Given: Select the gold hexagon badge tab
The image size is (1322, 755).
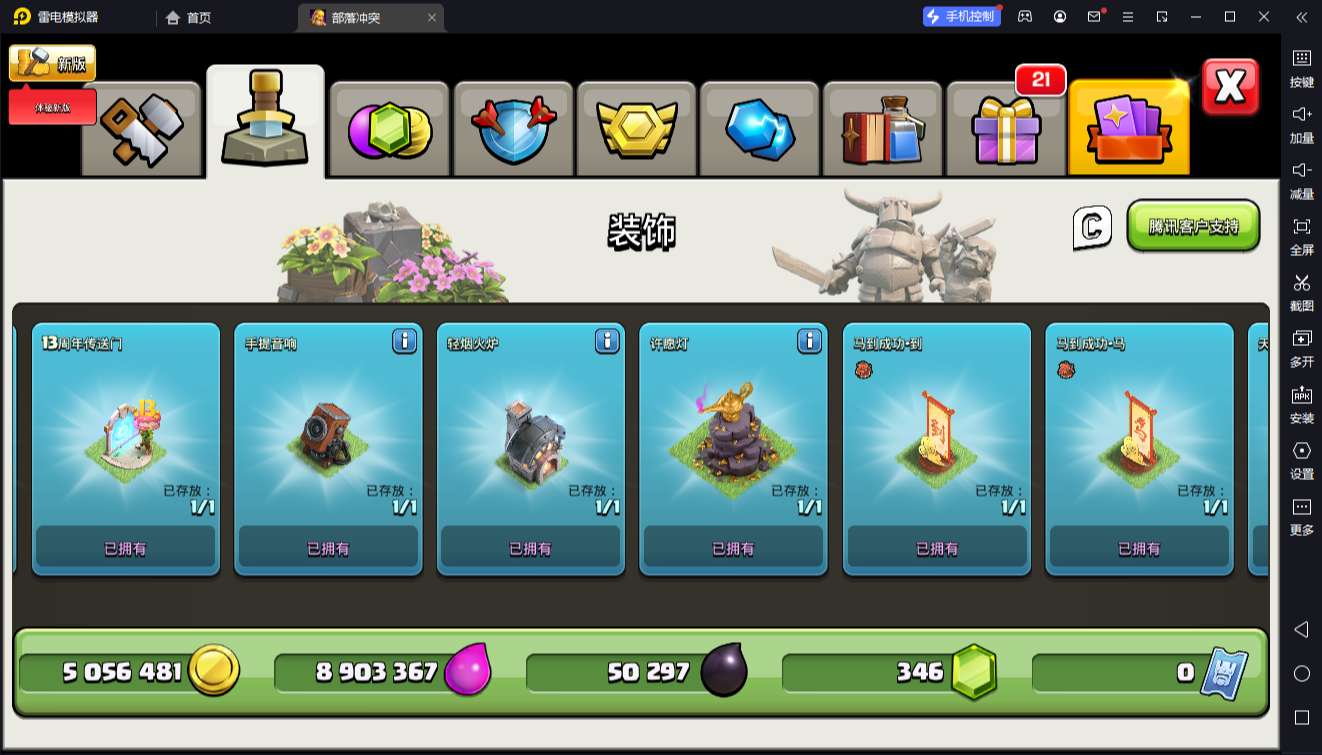Looking at the screenshot, I should (x=637, y=130).
